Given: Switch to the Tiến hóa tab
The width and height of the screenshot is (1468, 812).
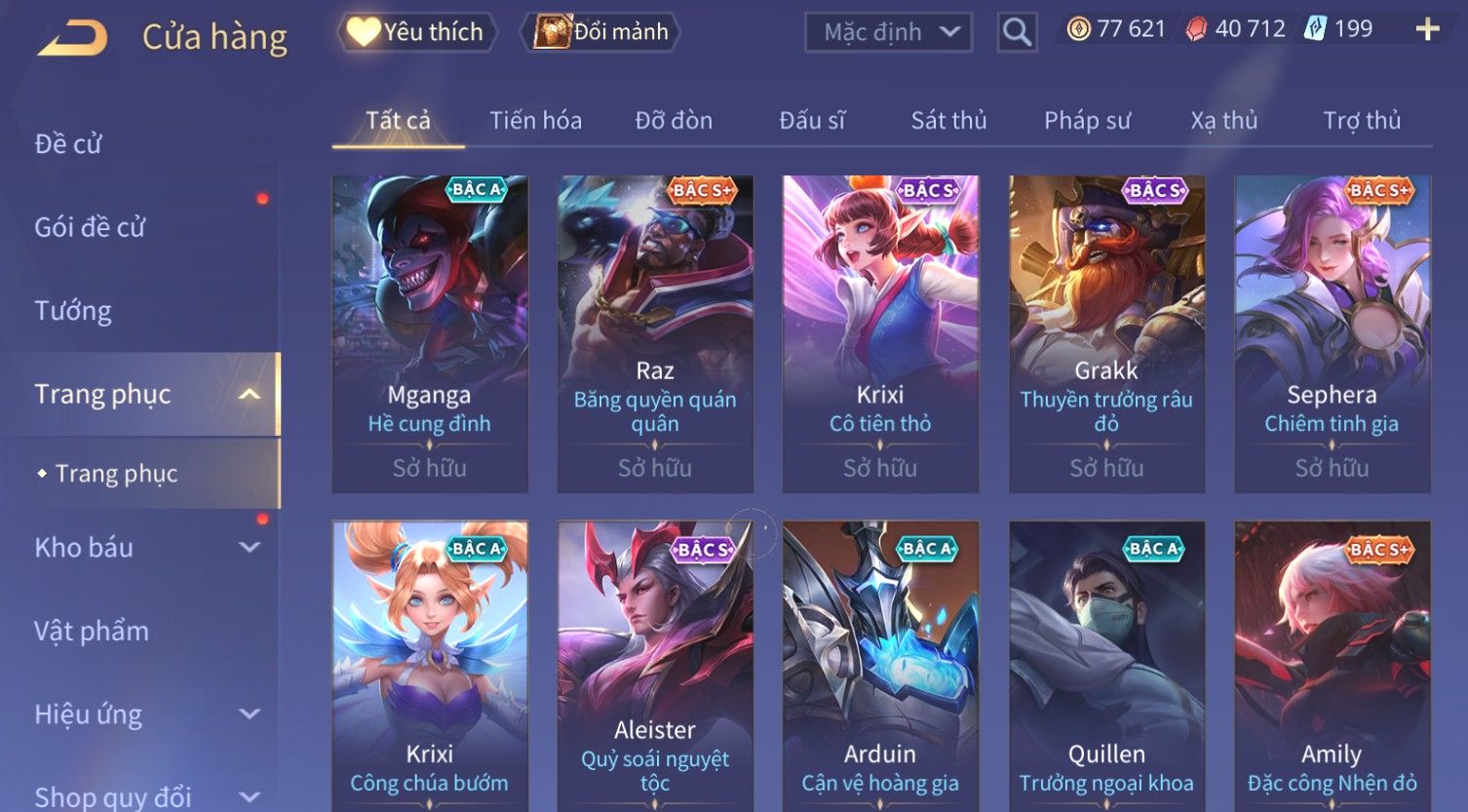Looking at the screenshot, I should coord(535,121).
